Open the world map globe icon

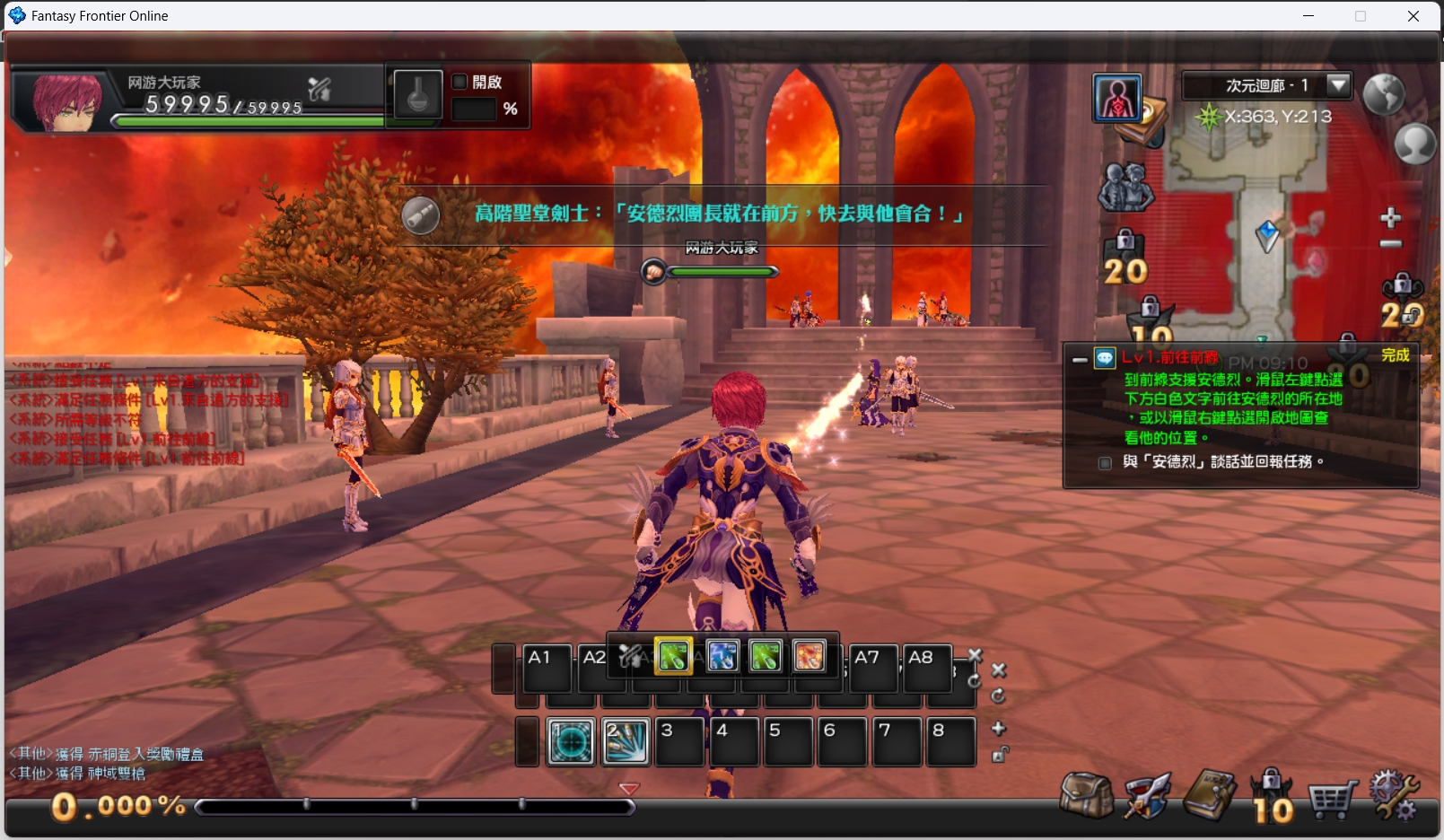pos(1383,93)
